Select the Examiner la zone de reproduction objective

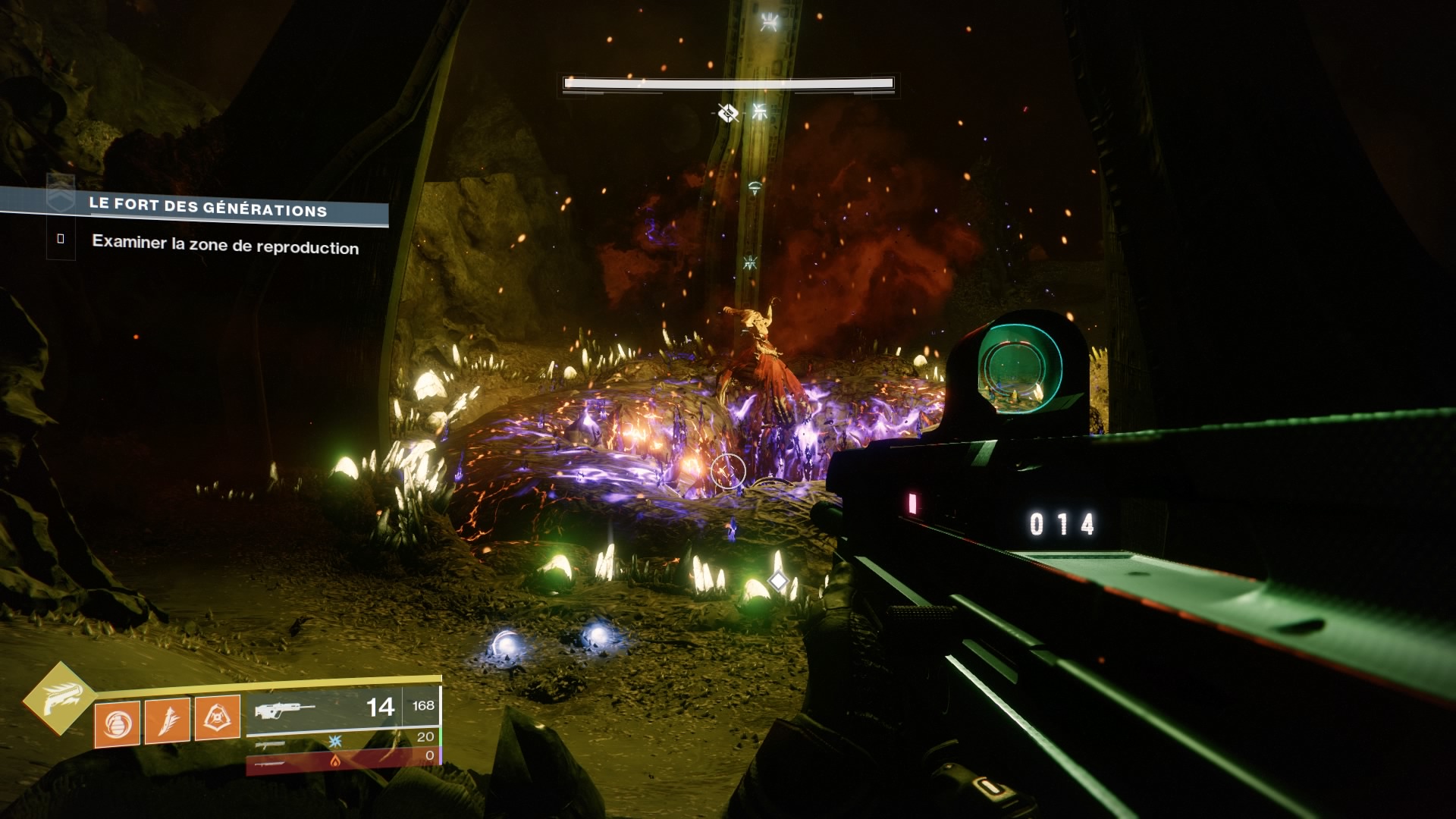[224, 245]
